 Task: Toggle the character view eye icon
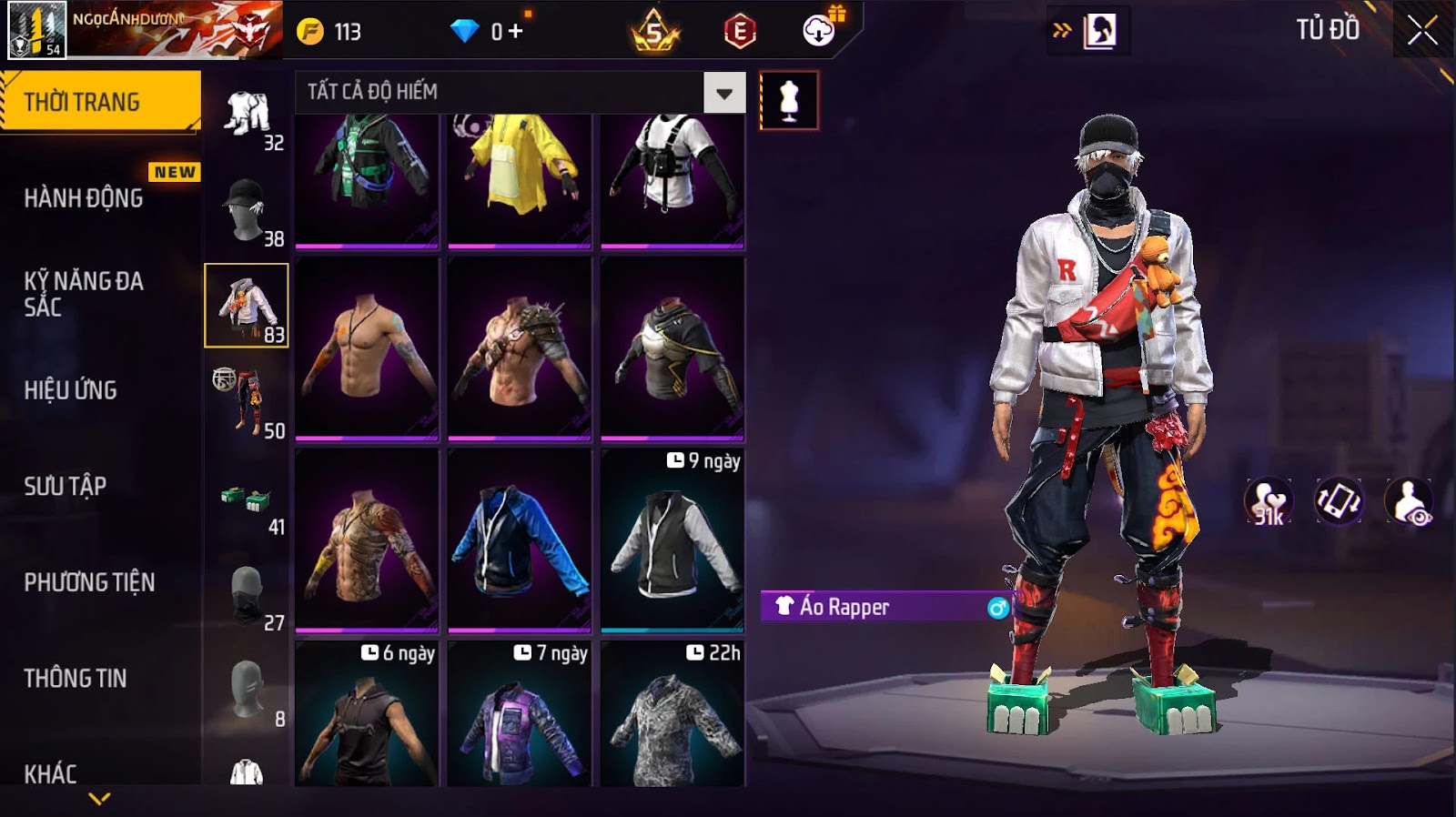pyautogui.click(x=1410, y=501)
